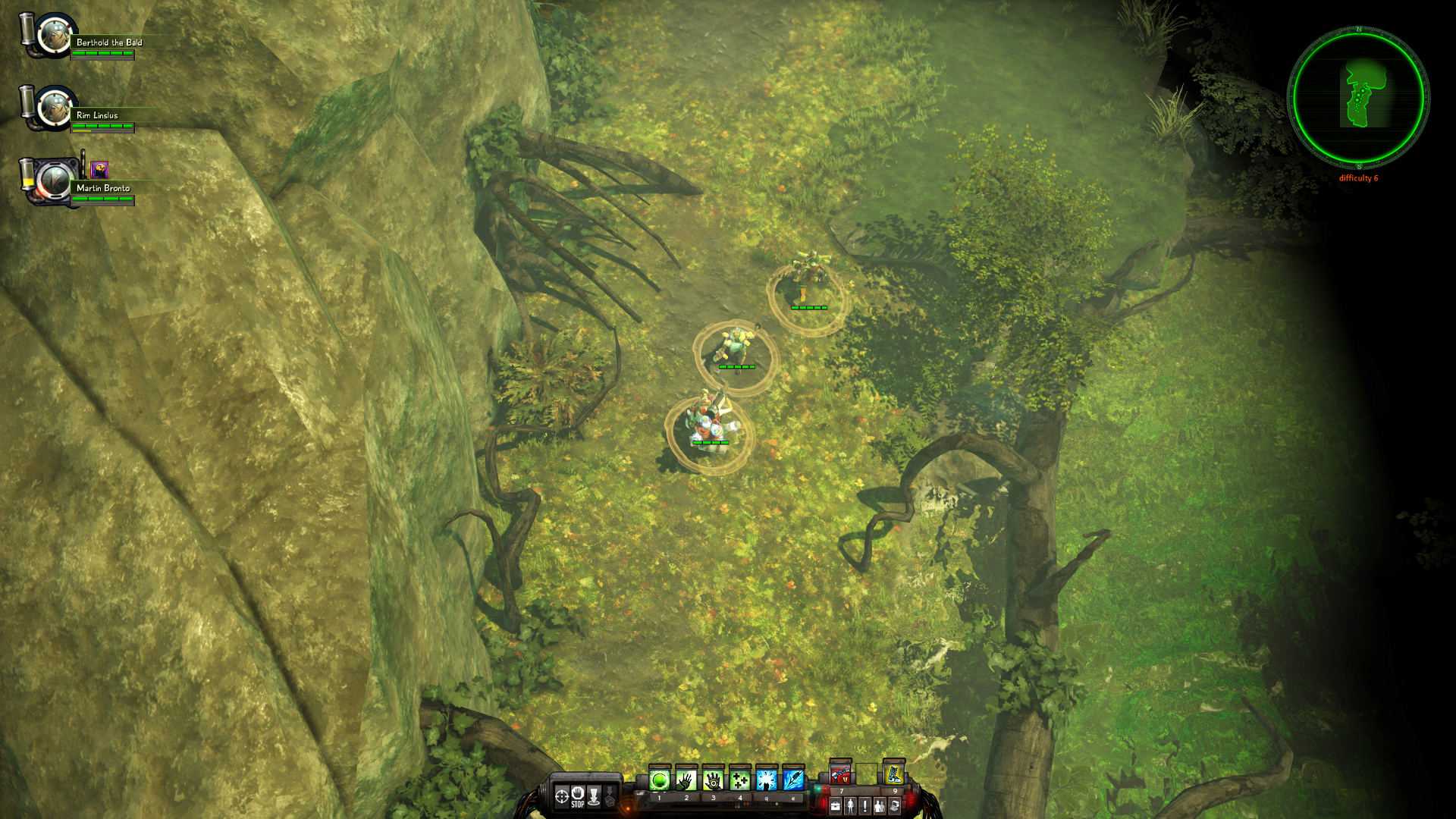Click the attack targeting crosshair button

(561, 796)
